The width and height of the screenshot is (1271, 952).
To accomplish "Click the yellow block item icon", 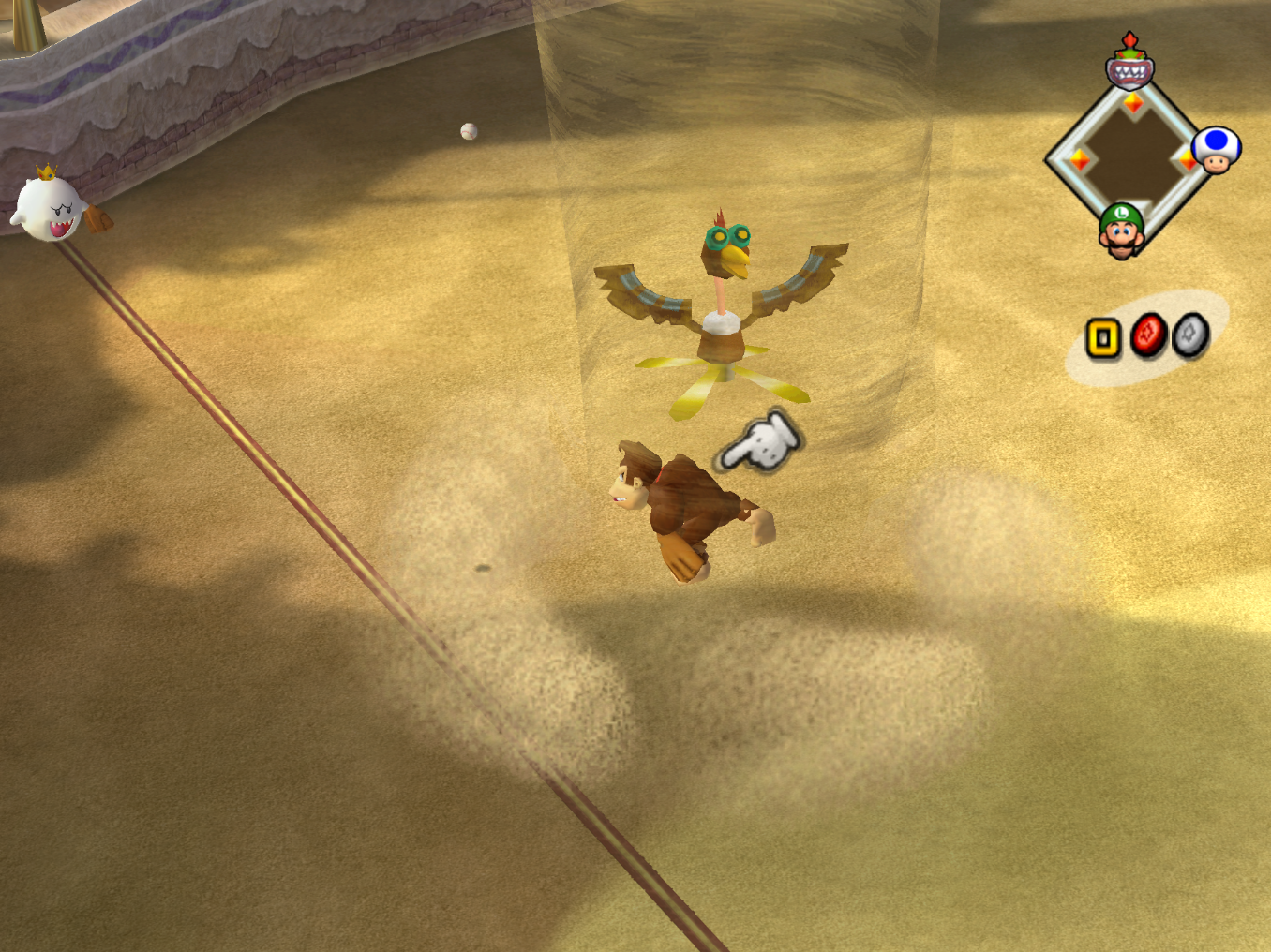I will tap(1104, 337).
